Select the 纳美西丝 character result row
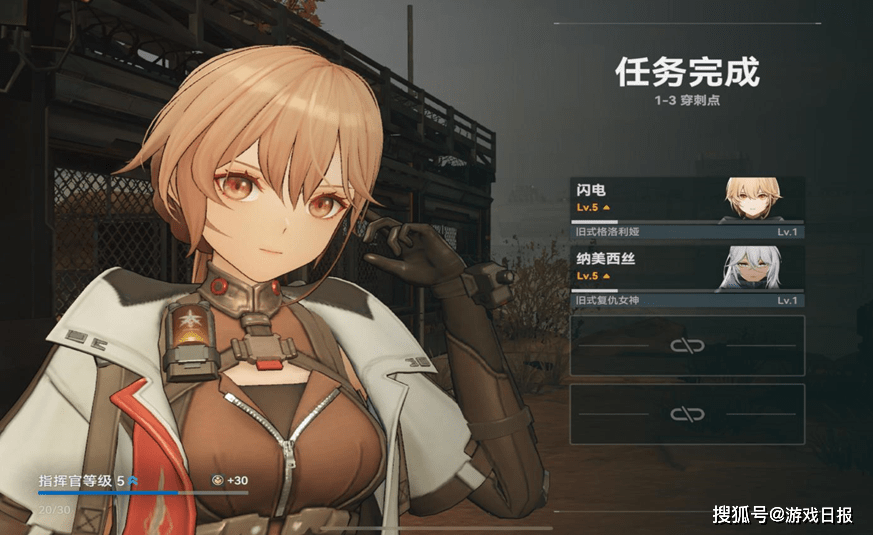This screenshot has height=535, width=873. (687, 275)
